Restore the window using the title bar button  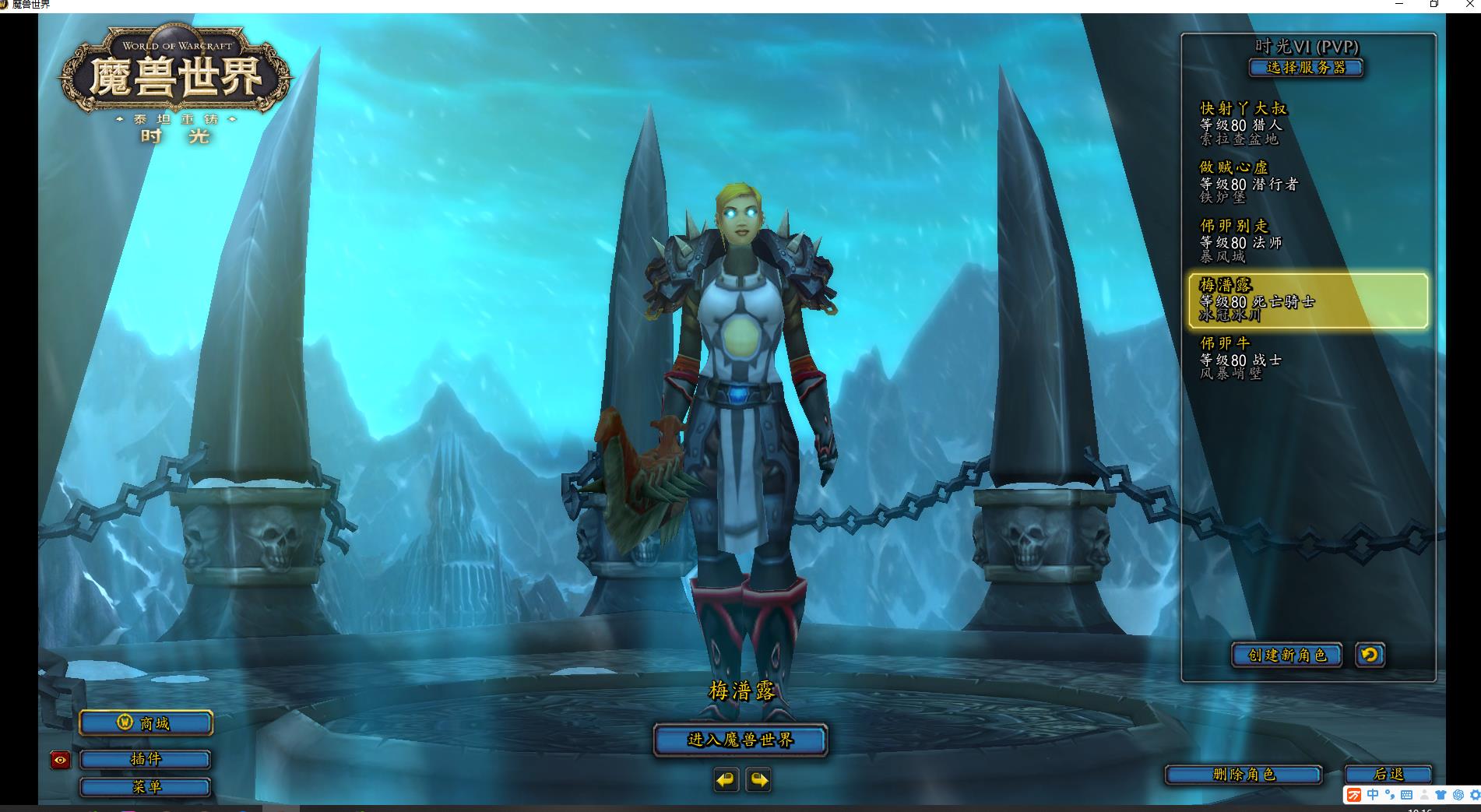pos(1434,5)
